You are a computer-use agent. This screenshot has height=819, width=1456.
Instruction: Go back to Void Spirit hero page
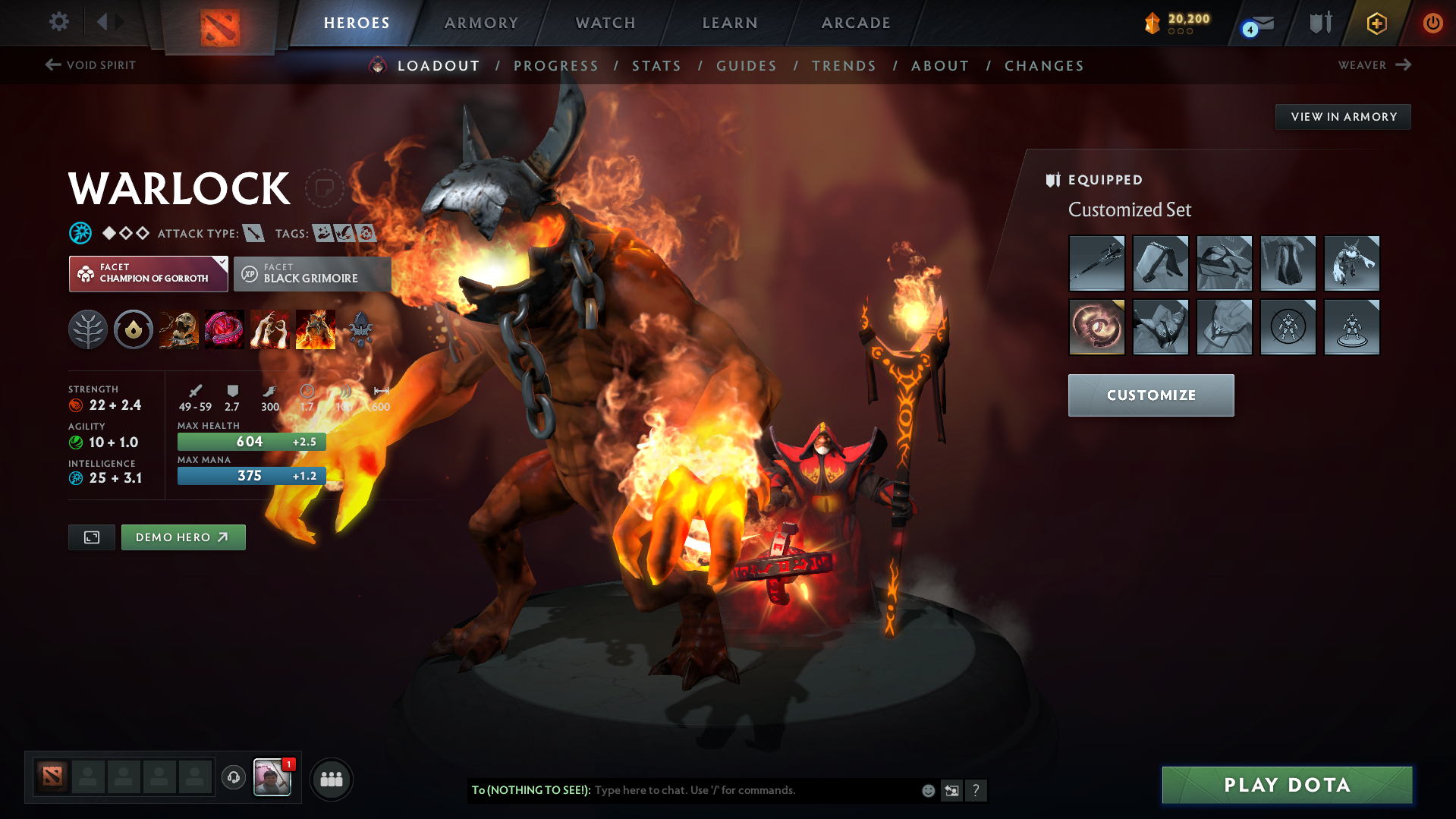tap(90, 65)
